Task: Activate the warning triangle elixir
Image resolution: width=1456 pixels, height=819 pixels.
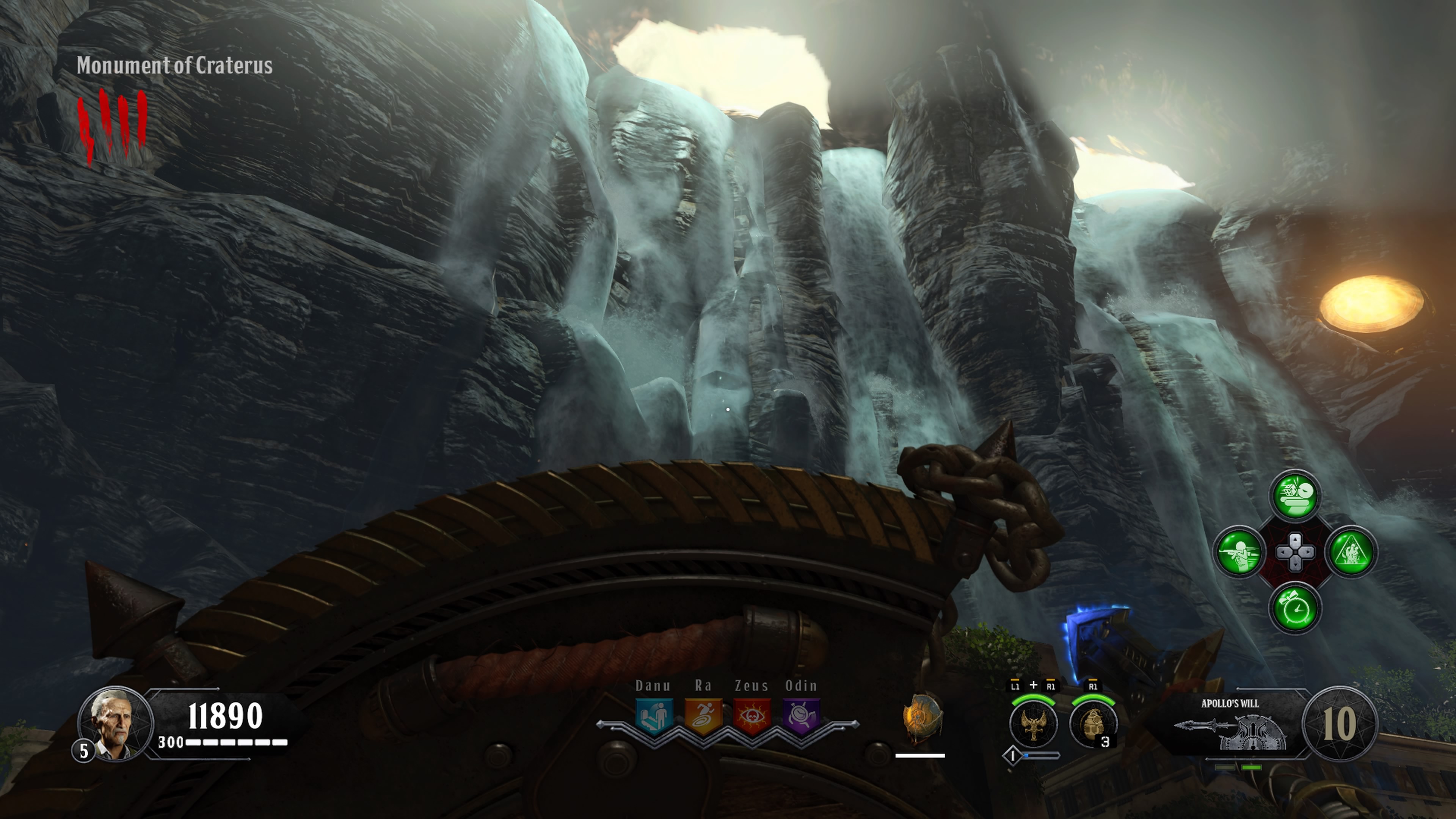Action: (1351, 551)
